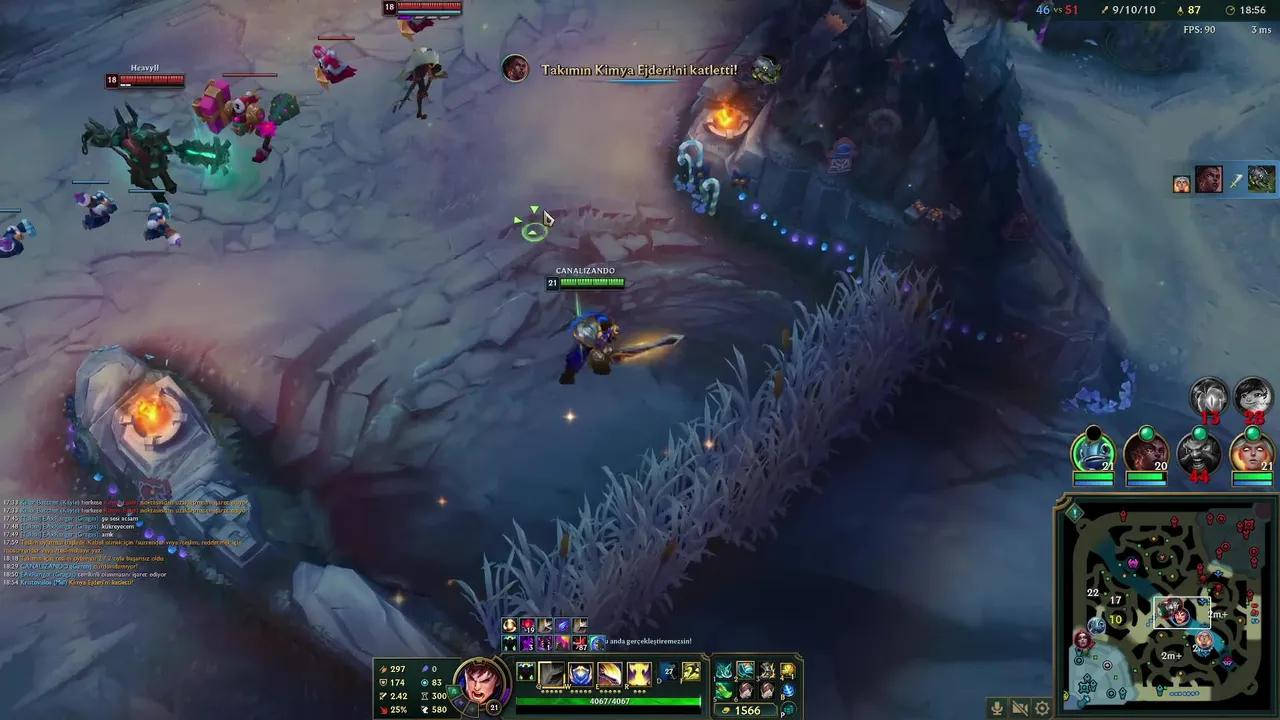
Task: Cast the E Judgment spin ability
Action: pos(610,675)
